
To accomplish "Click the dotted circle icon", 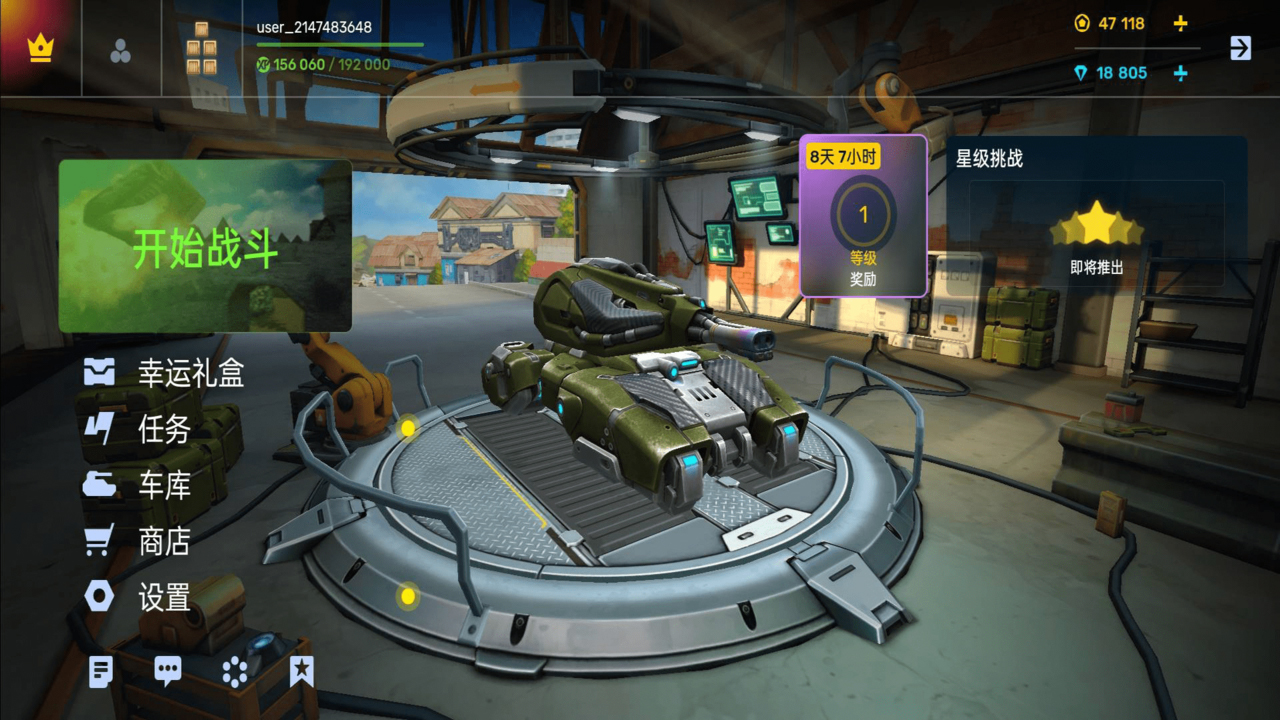I will point(235,672).
